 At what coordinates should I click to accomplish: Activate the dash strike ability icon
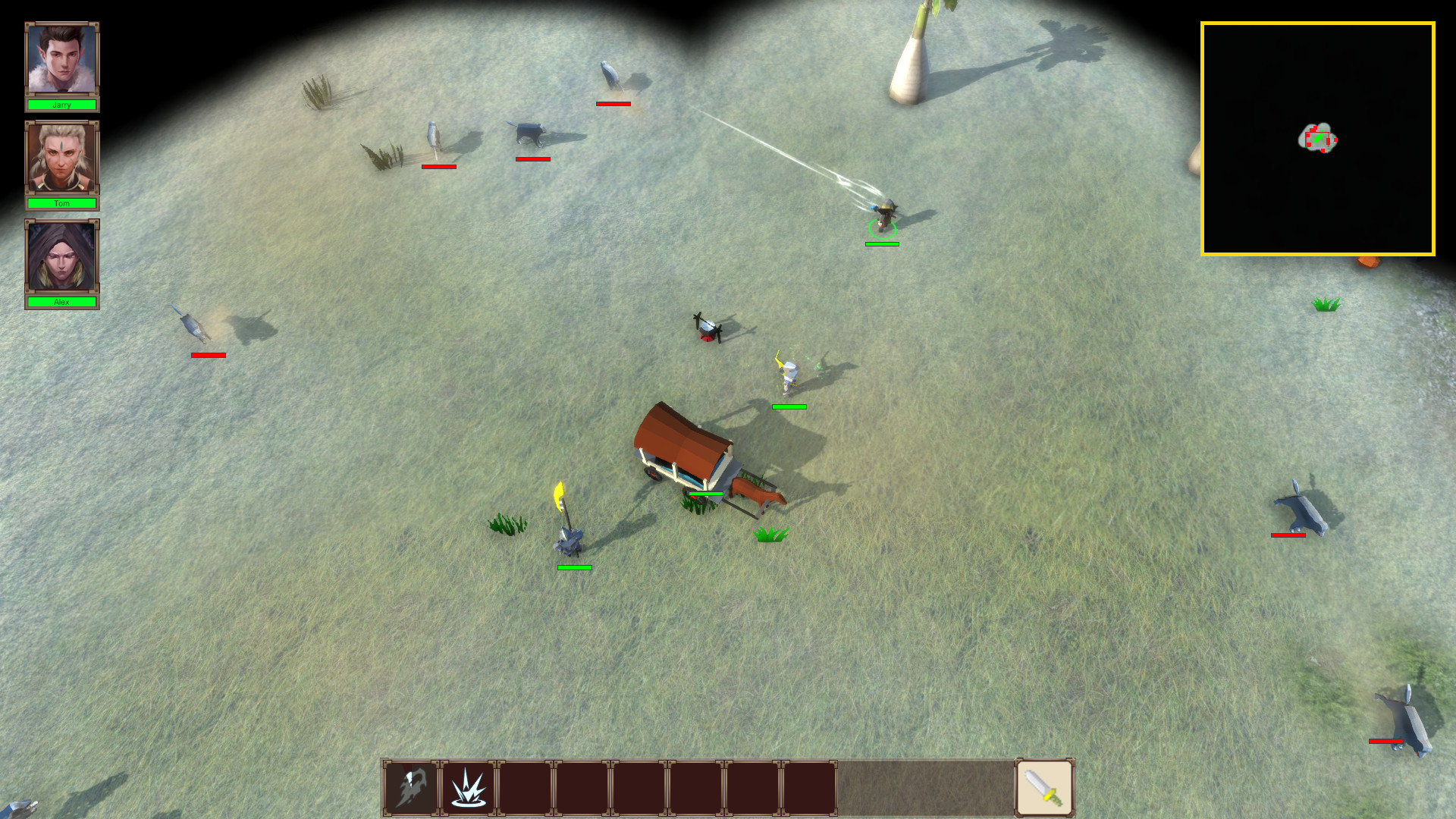(x=411, y=788)
